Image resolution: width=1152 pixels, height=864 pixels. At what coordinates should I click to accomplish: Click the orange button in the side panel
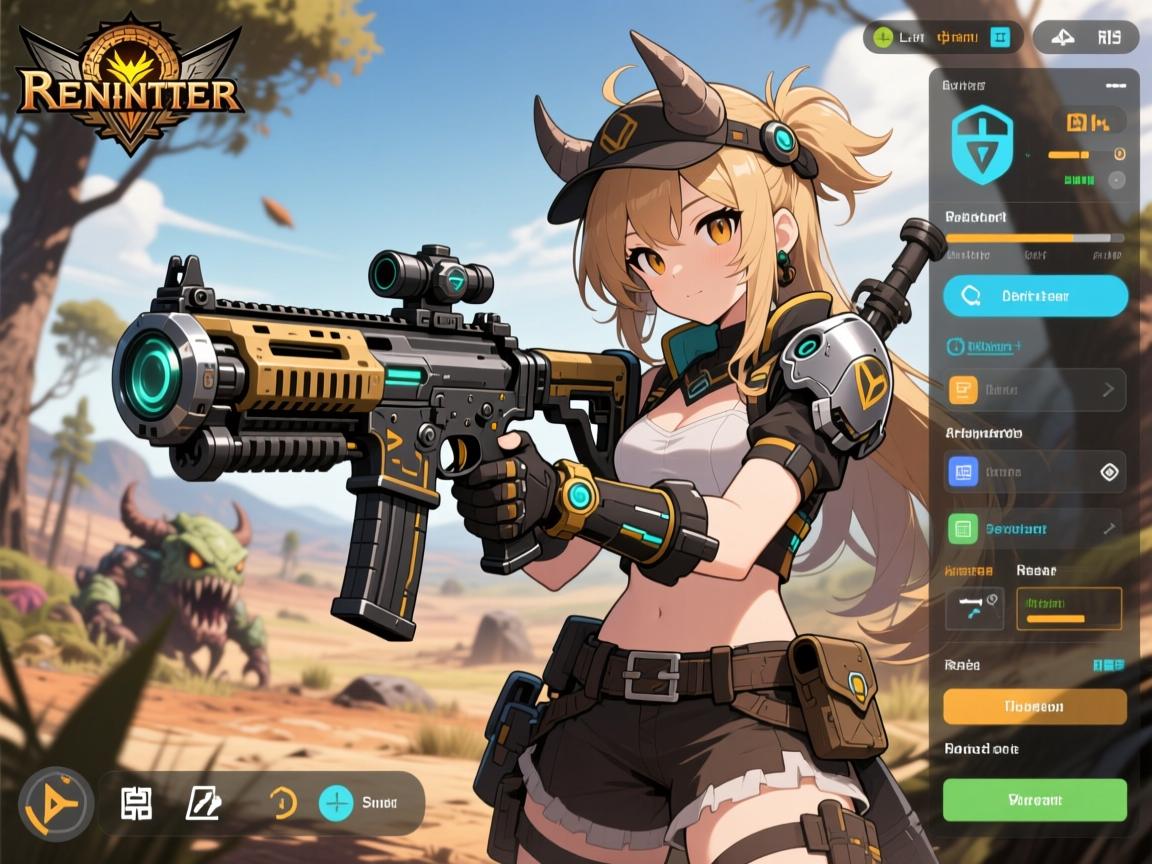pos(1035,706)
